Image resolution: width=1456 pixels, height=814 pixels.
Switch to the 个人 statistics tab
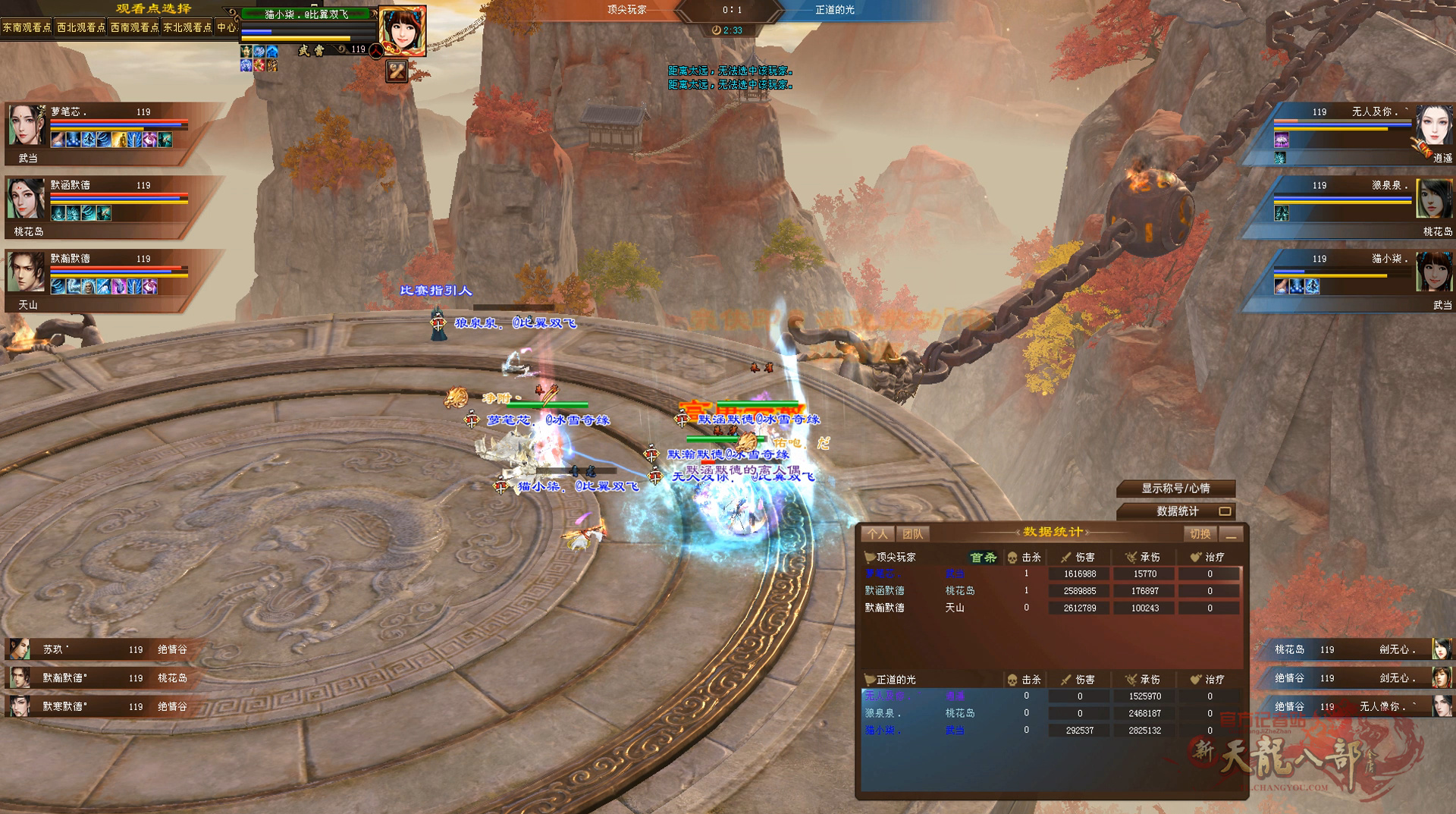click(877, 534)
